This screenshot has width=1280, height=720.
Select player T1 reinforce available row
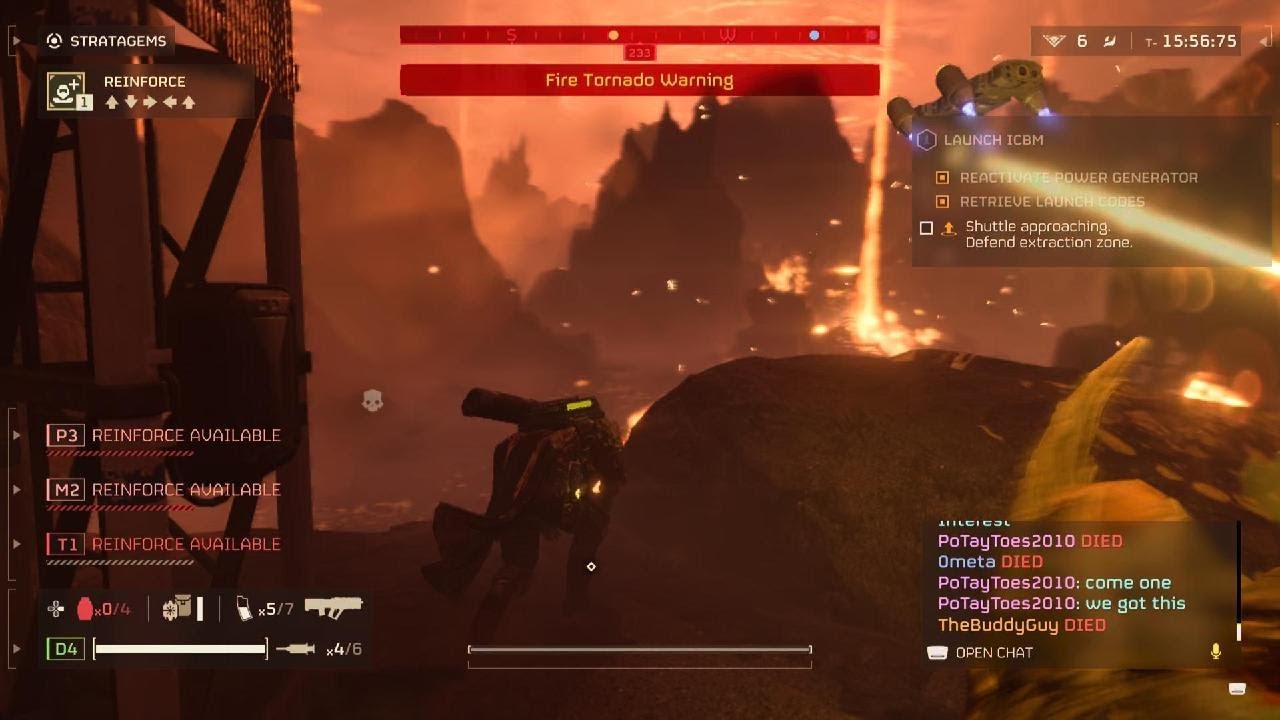click(165, 544)
